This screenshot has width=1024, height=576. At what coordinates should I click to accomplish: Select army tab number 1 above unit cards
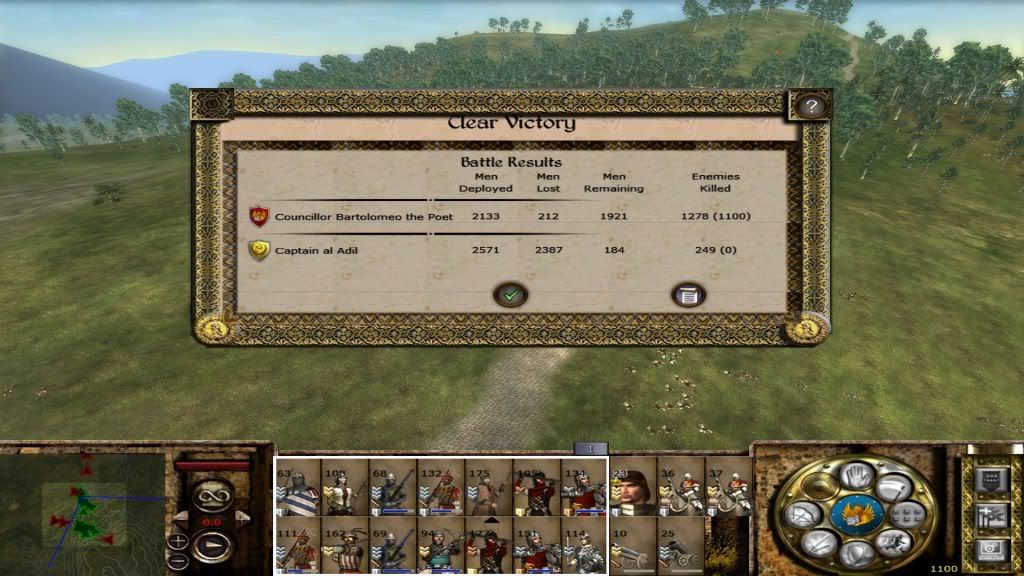(590, 449)
